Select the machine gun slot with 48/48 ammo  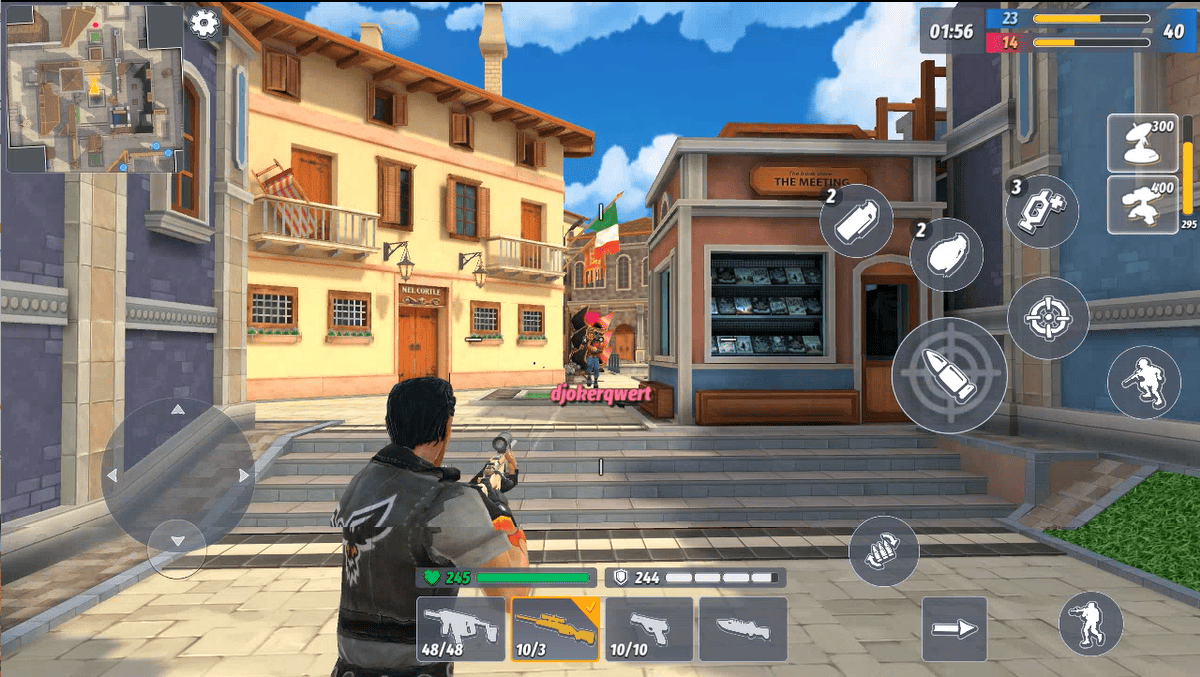pos(461,629)
